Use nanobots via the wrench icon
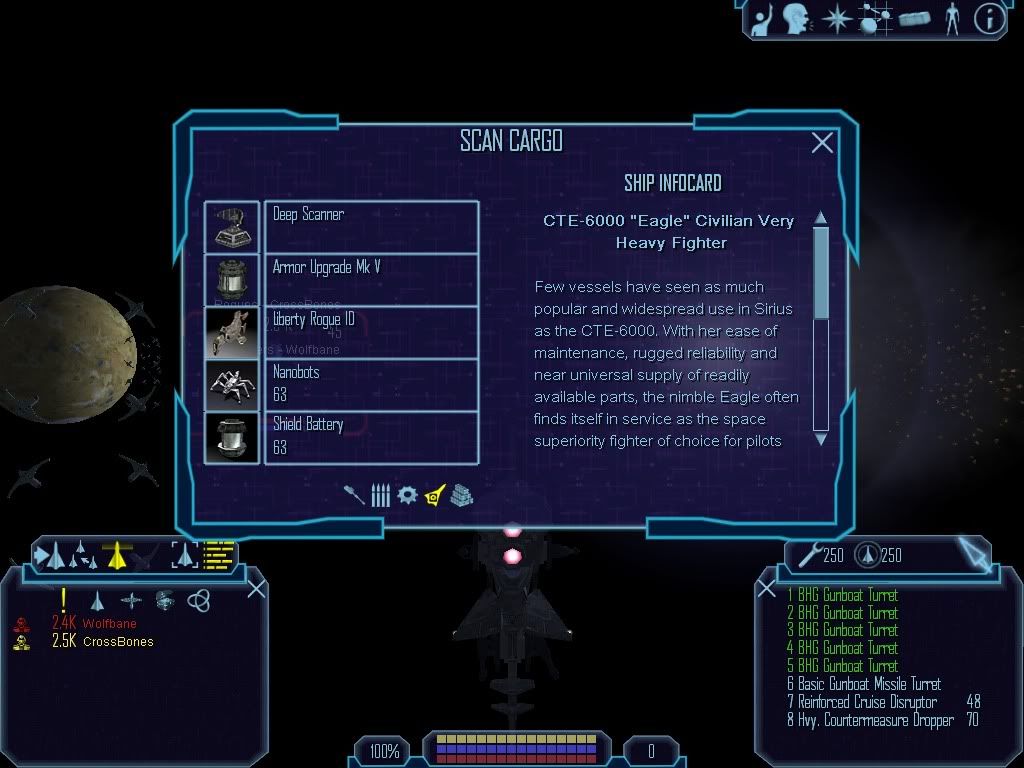 (x=808, y=553)
